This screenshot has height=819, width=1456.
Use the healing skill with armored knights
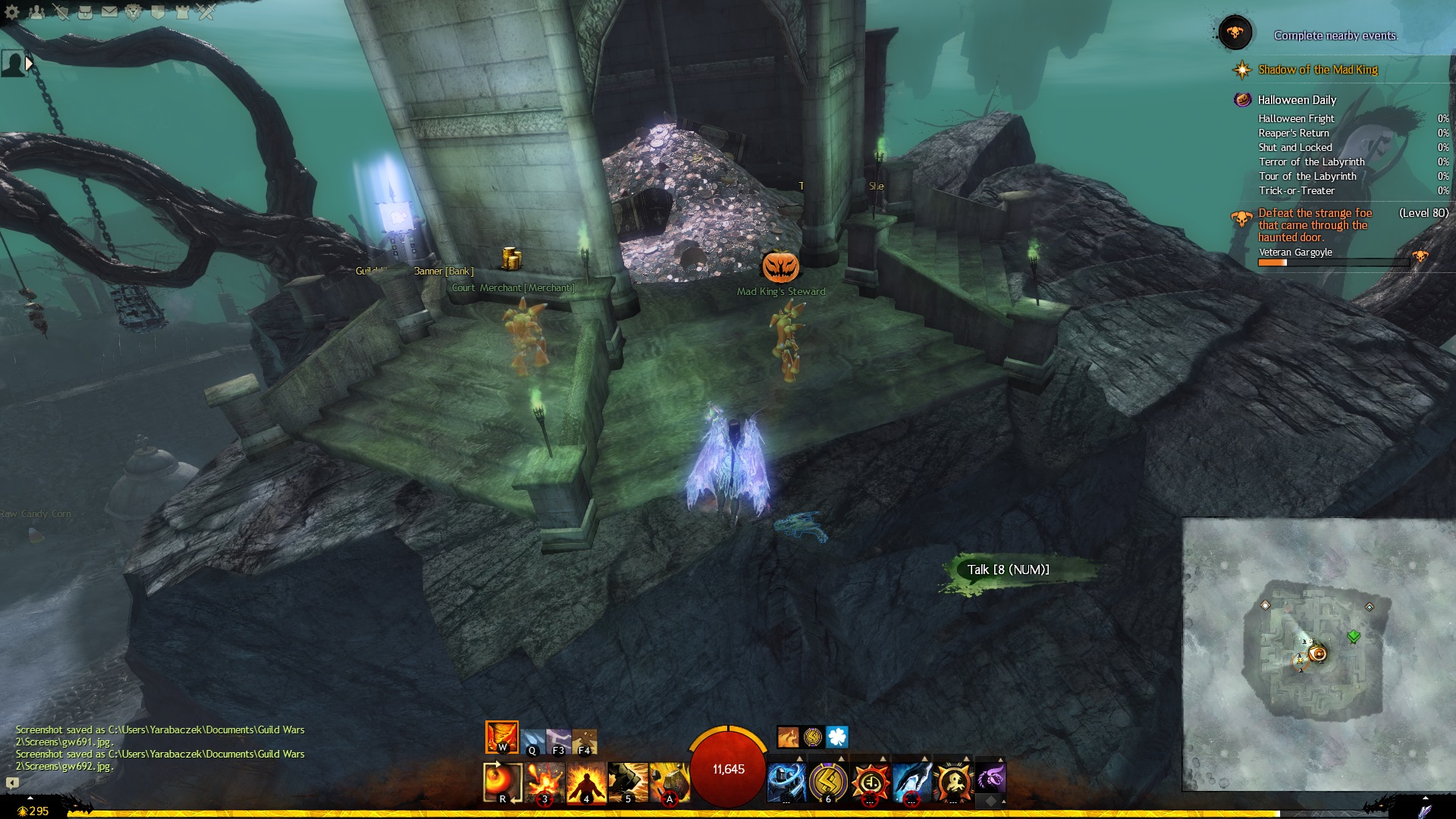tap(786, 782)
